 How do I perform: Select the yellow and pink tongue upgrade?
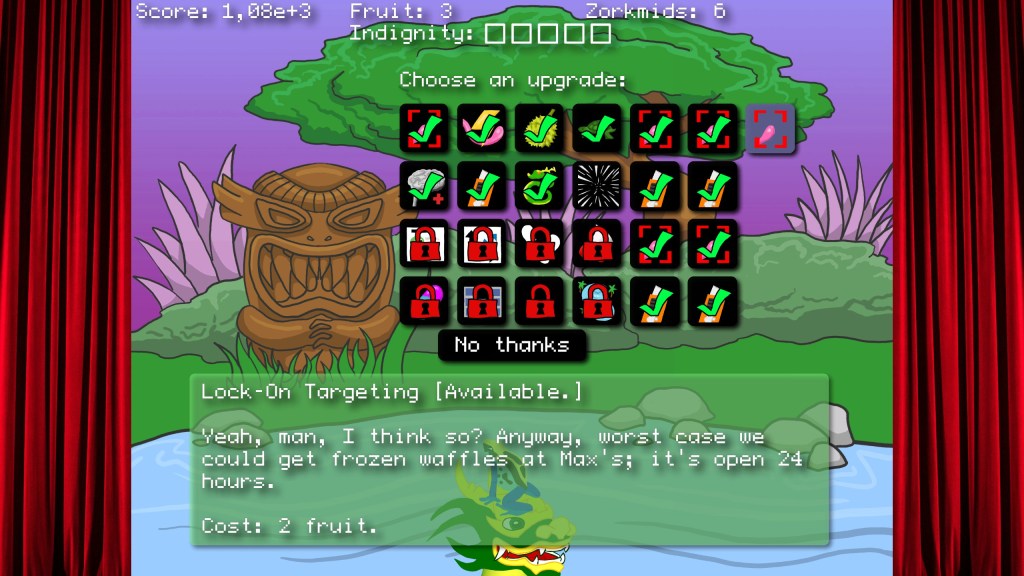pos(482,129)
